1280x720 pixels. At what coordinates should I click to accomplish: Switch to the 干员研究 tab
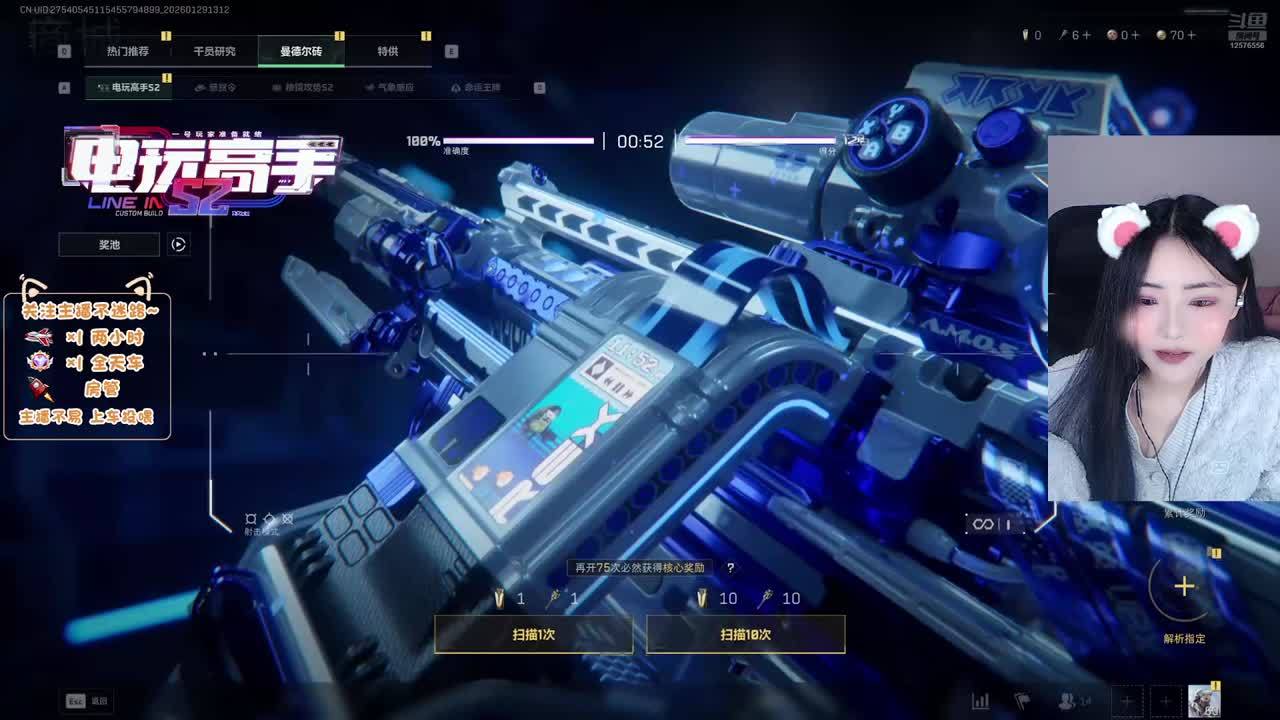point(214,51)
